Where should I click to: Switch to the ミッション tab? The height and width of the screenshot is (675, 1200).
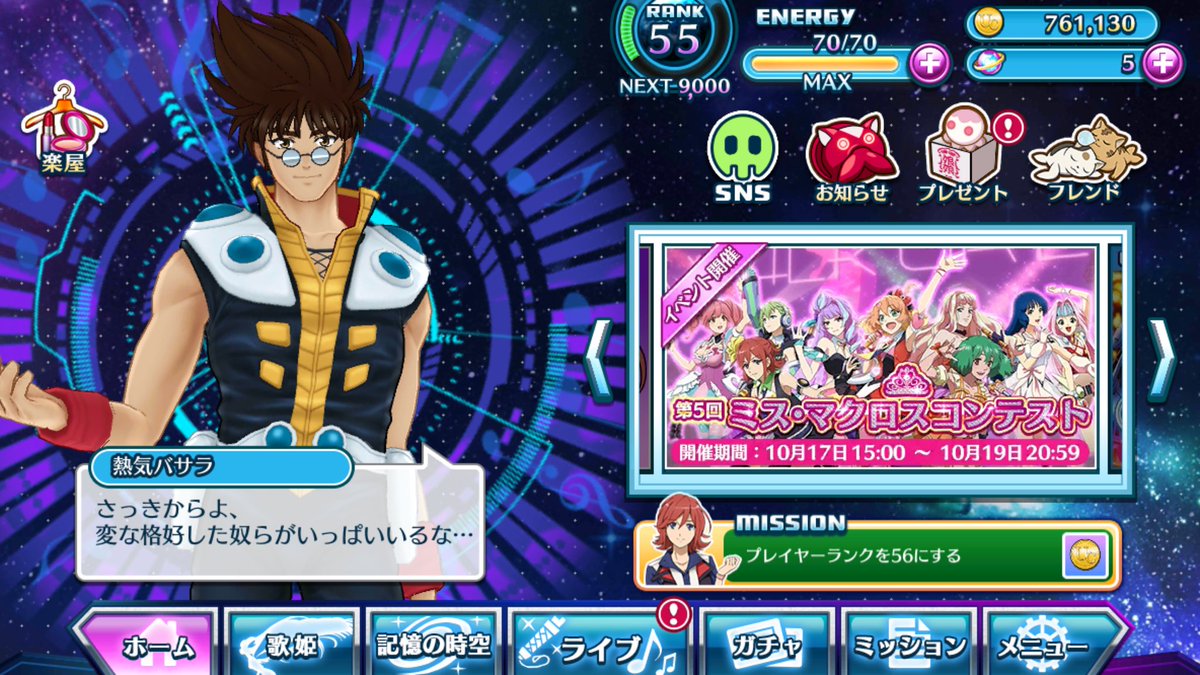click(x=908, y=643)
